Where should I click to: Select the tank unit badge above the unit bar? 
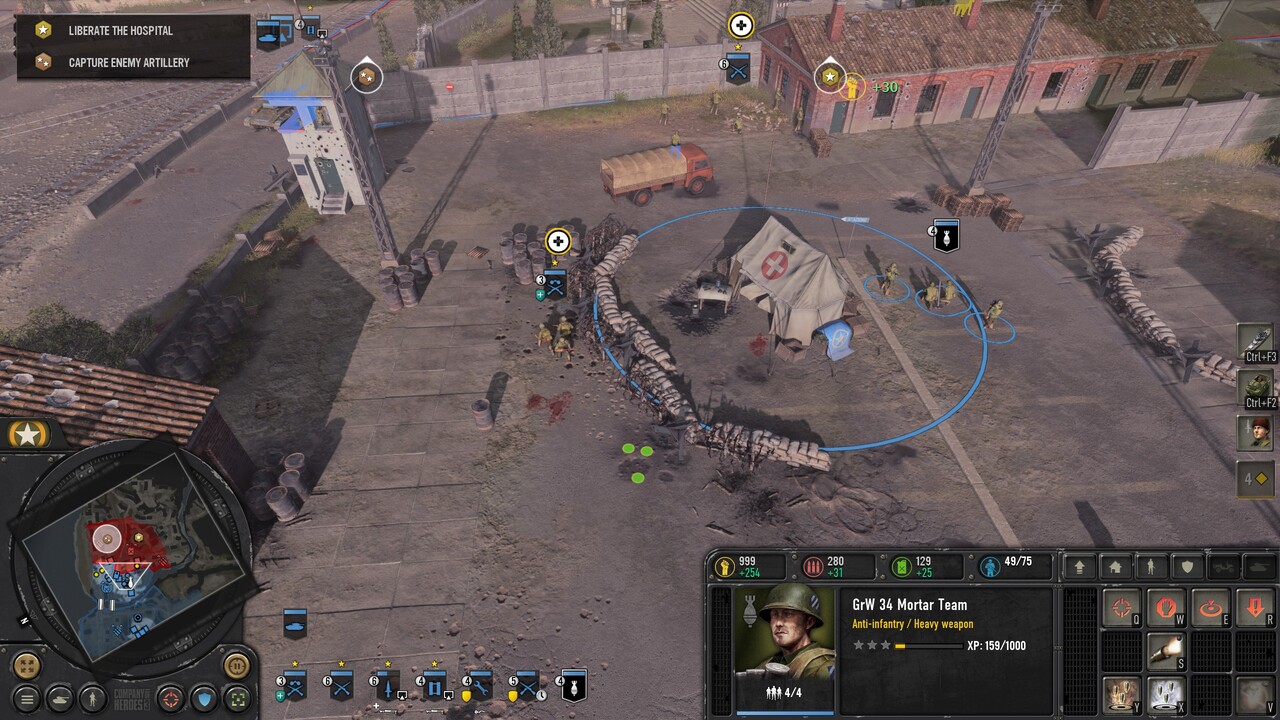295,623
